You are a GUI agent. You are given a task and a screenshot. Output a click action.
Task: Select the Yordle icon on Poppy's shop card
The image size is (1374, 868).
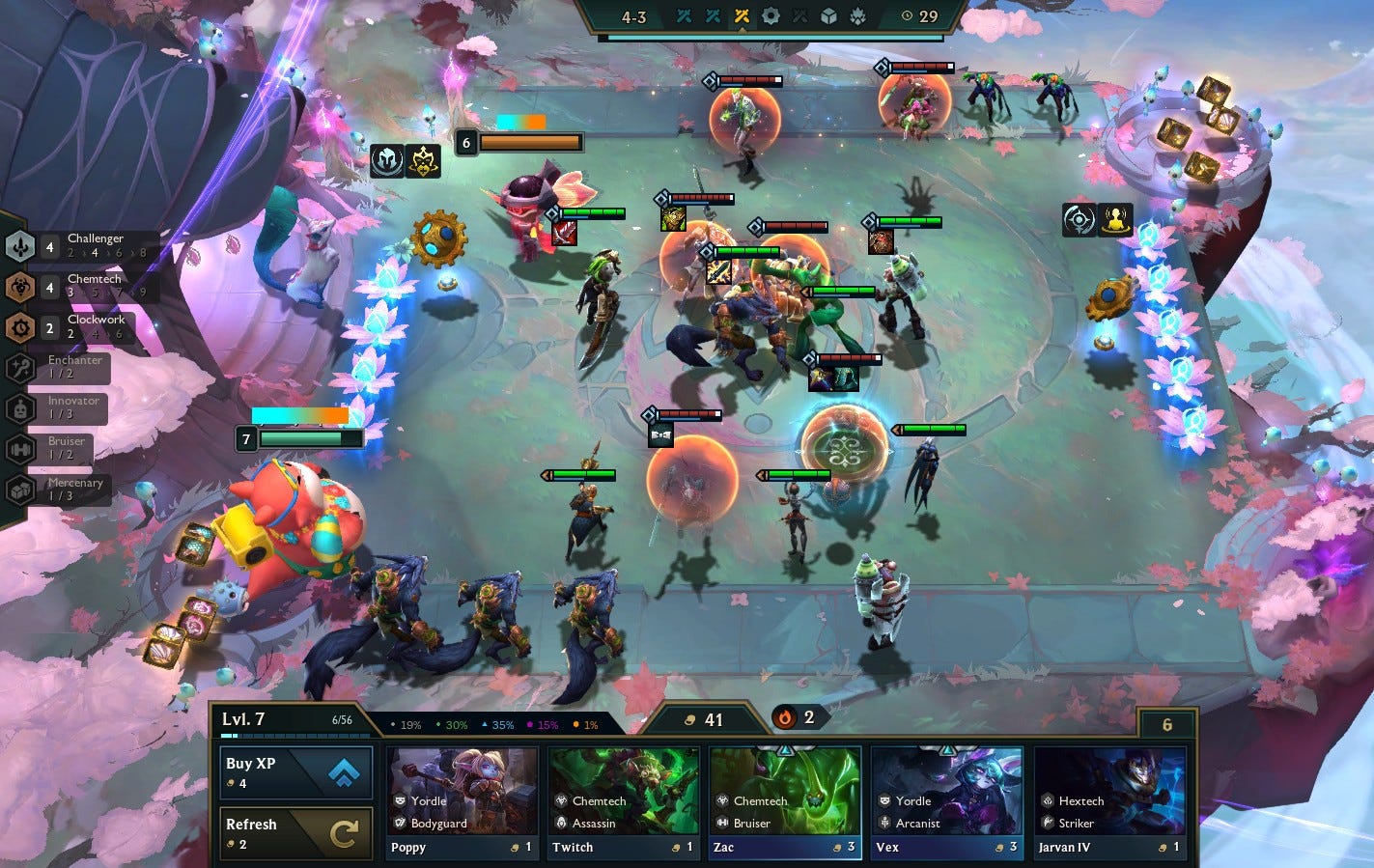tap(398, 800)
